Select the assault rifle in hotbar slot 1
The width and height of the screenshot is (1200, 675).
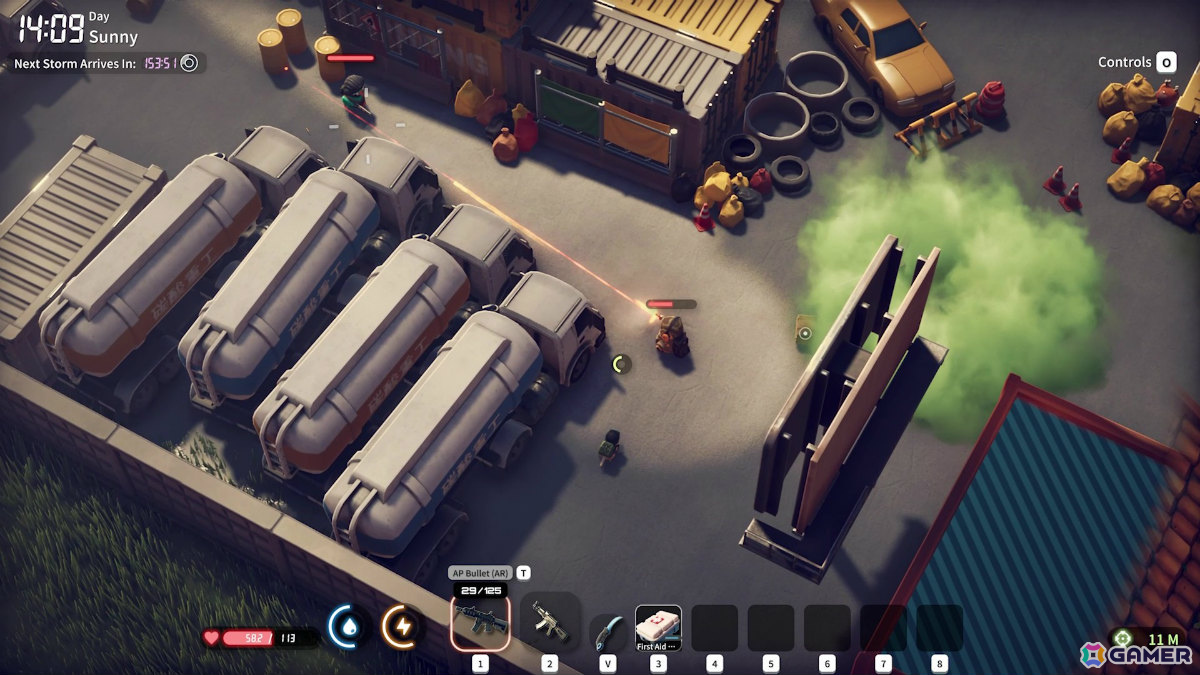(x=480, y=623)
